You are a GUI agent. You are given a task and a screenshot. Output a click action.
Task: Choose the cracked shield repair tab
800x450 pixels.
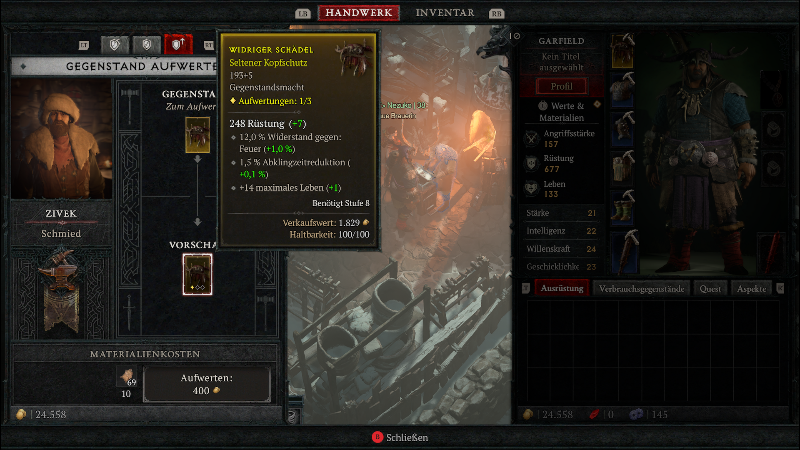148,45
